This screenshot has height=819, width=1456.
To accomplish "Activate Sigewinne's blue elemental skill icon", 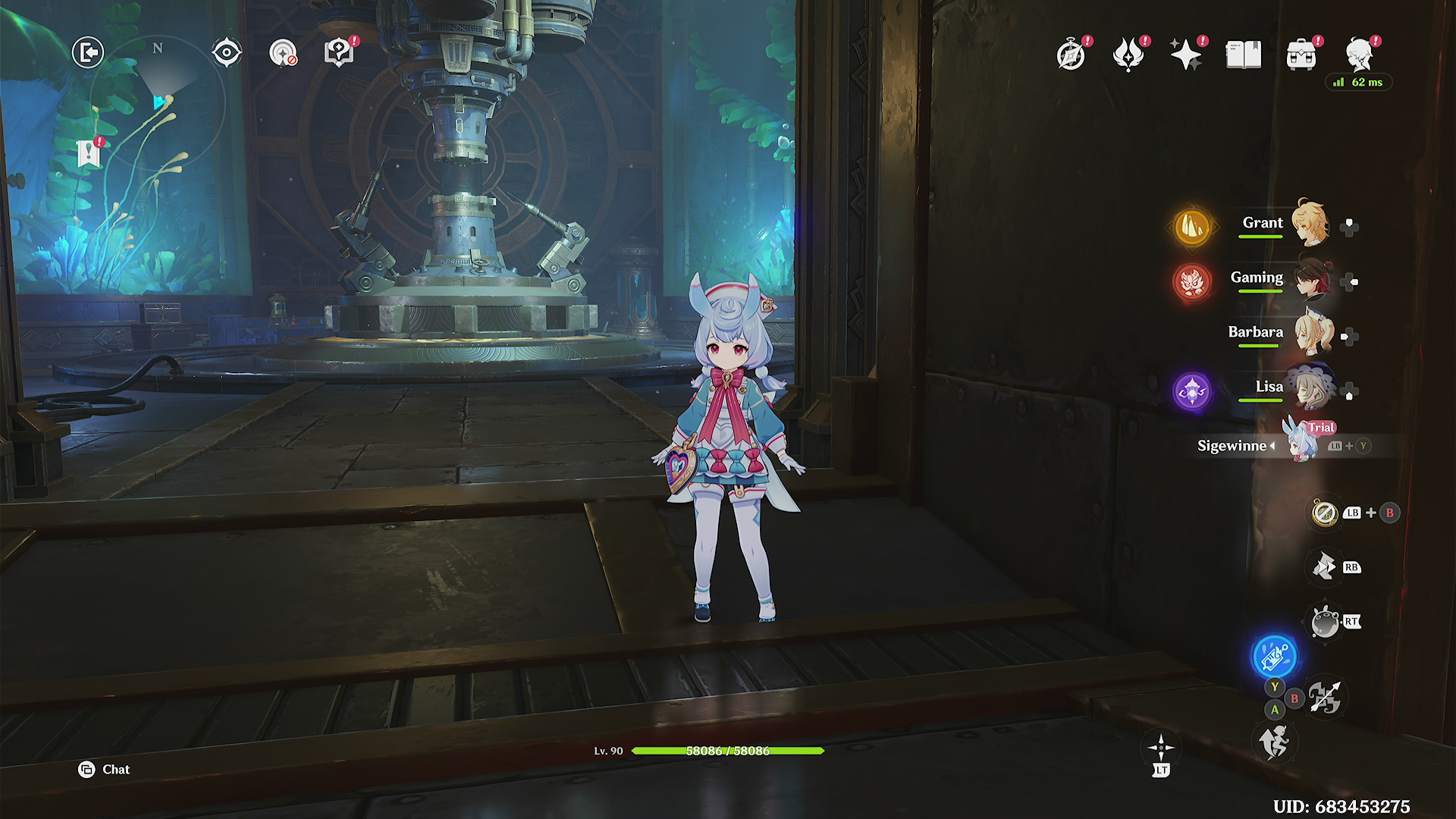I will (x=1274, y=656).
